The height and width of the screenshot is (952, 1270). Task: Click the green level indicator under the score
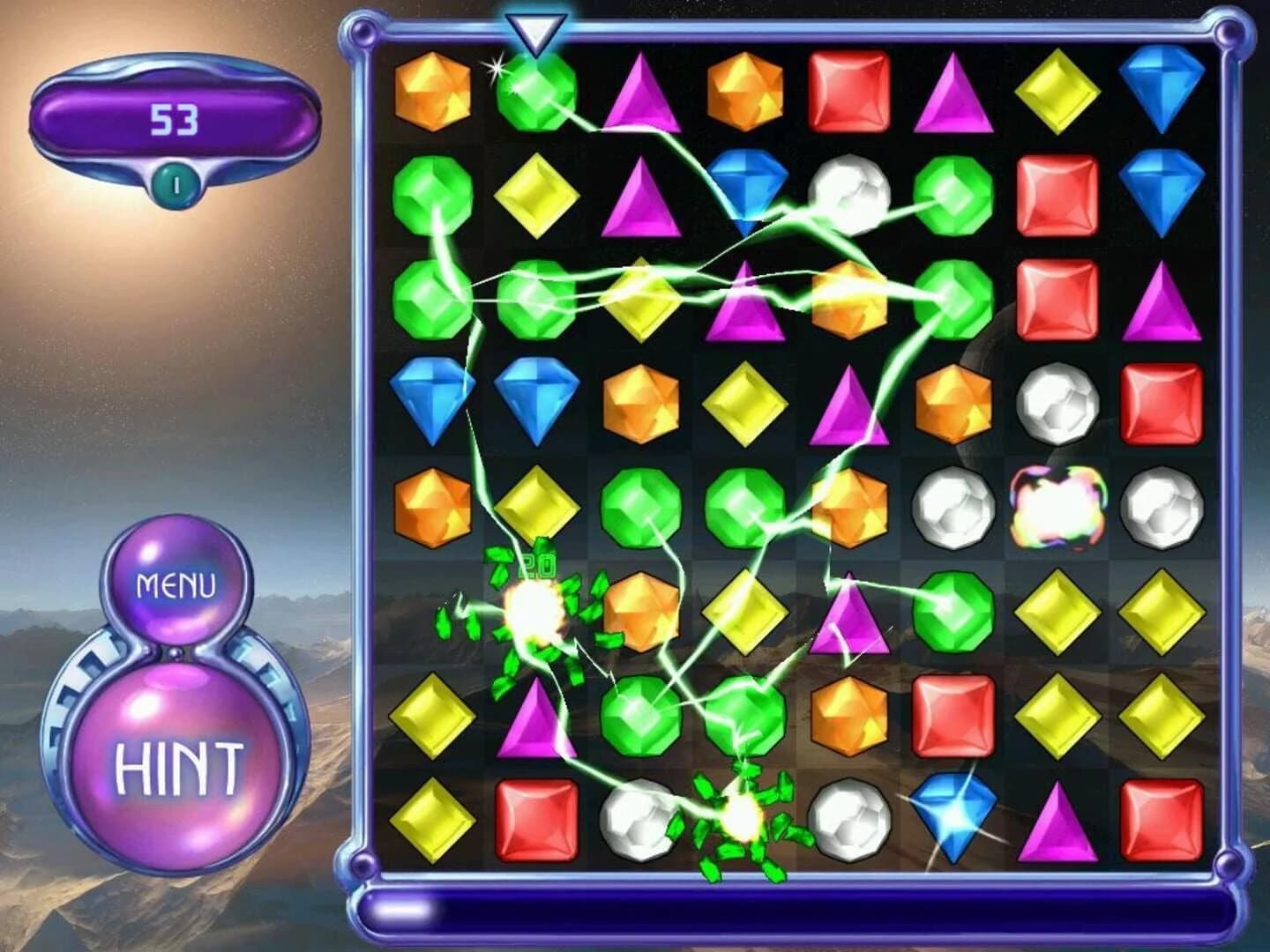click(x=176, y=181)
